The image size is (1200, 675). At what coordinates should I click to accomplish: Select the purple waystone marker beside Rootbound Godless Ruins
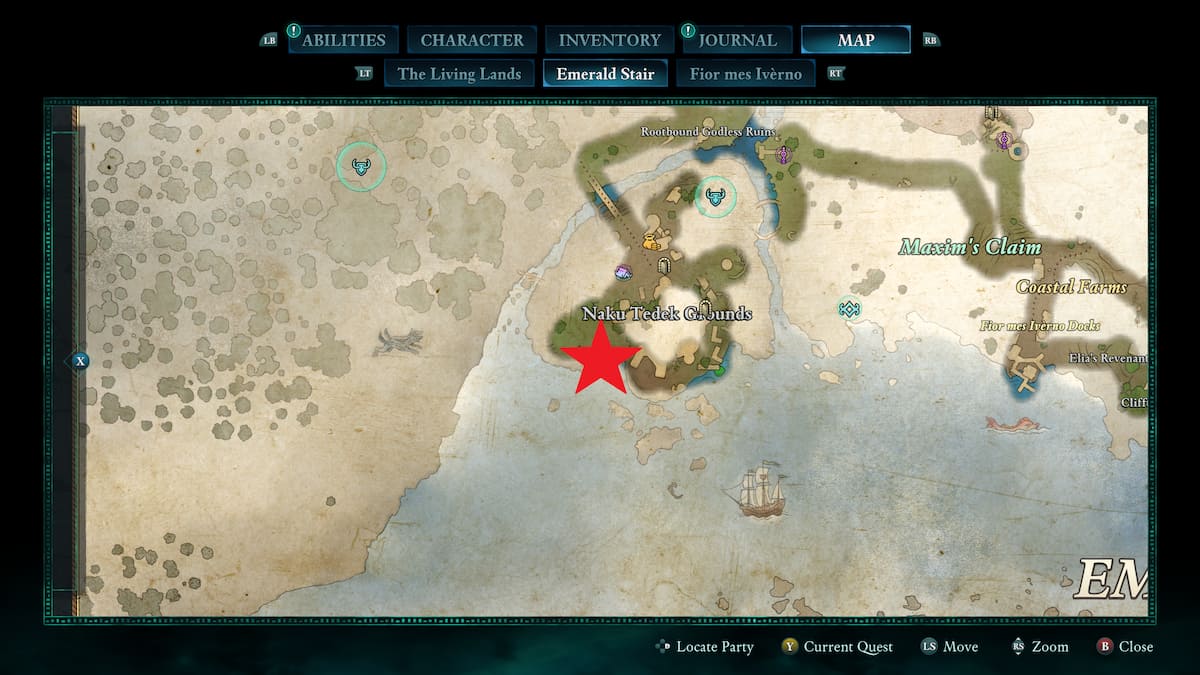784,154
